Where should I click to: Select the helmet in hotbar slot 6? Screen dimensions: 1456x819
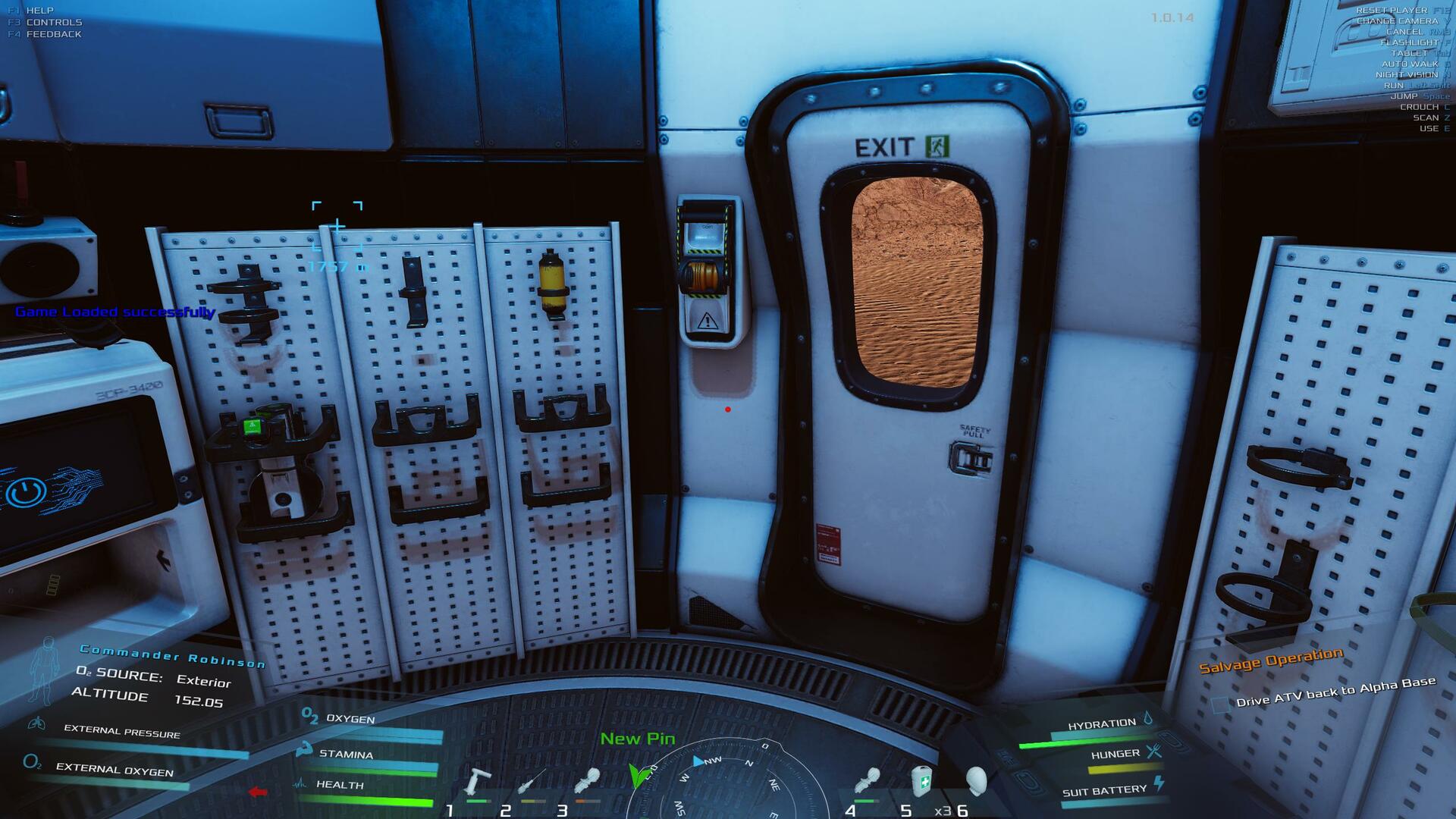pyautogui.click(x=977, y=780)
